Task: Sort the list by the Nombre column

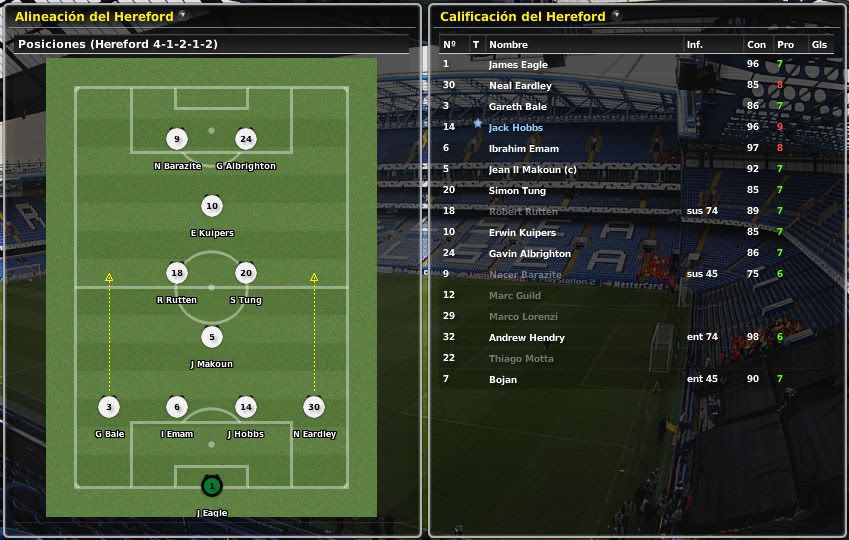Action: pos(508,45)
